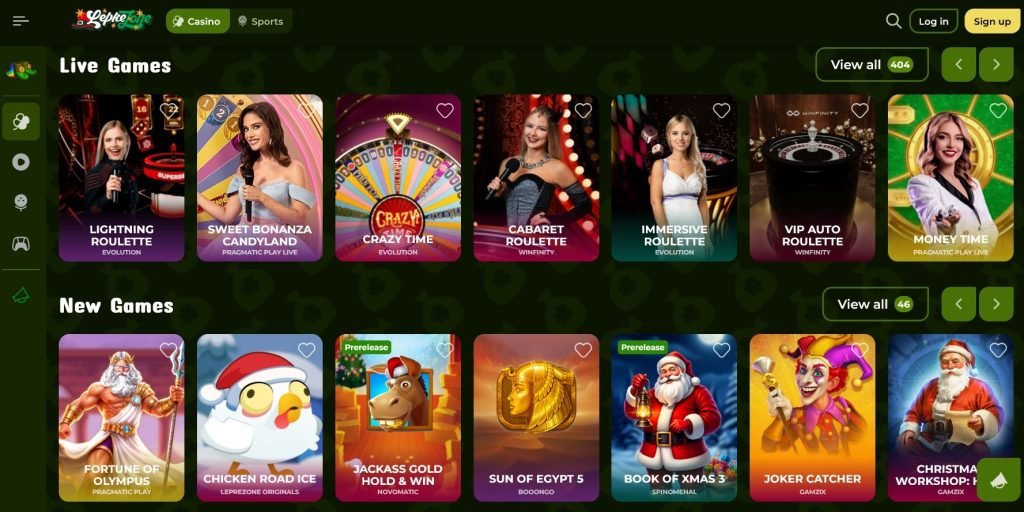Open Lightning Roulette game tile
The width and height of the screenshot is (1024, 512).
point(121,178)
